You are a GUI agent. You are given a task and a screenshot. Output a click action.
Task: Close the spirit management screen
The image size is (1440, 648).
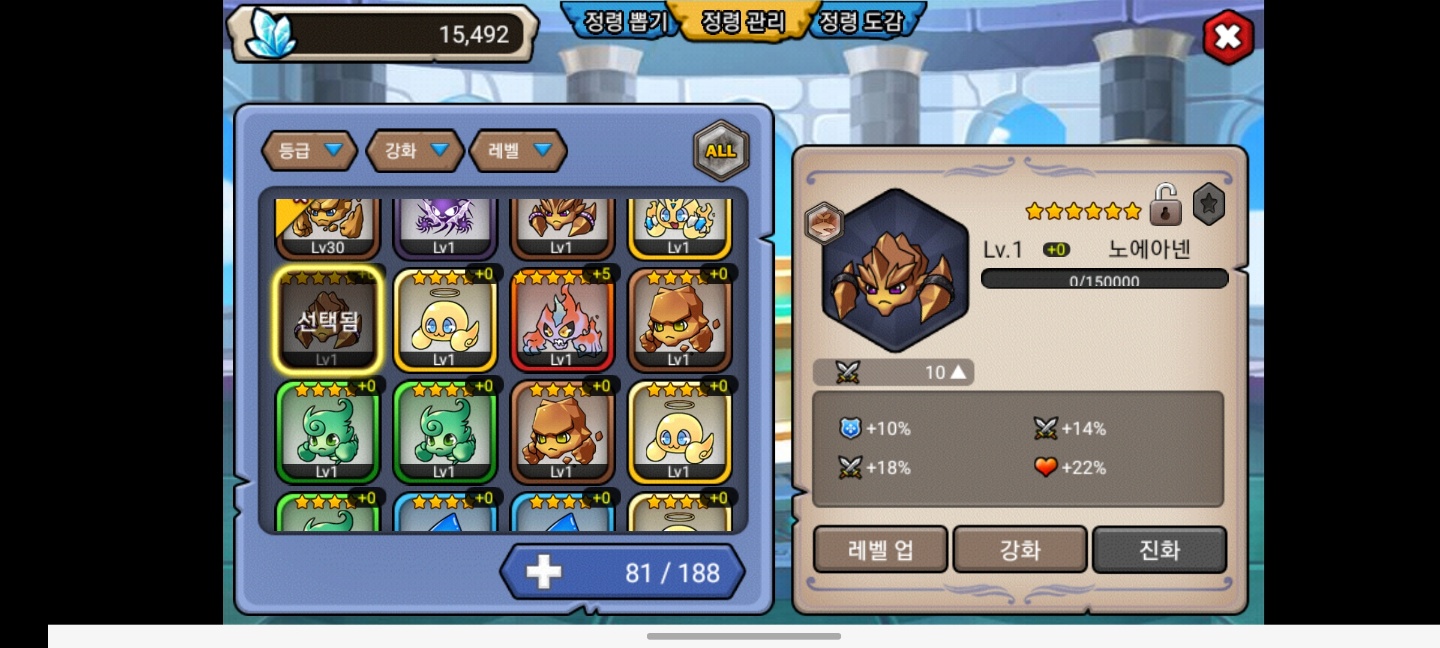1227,38
